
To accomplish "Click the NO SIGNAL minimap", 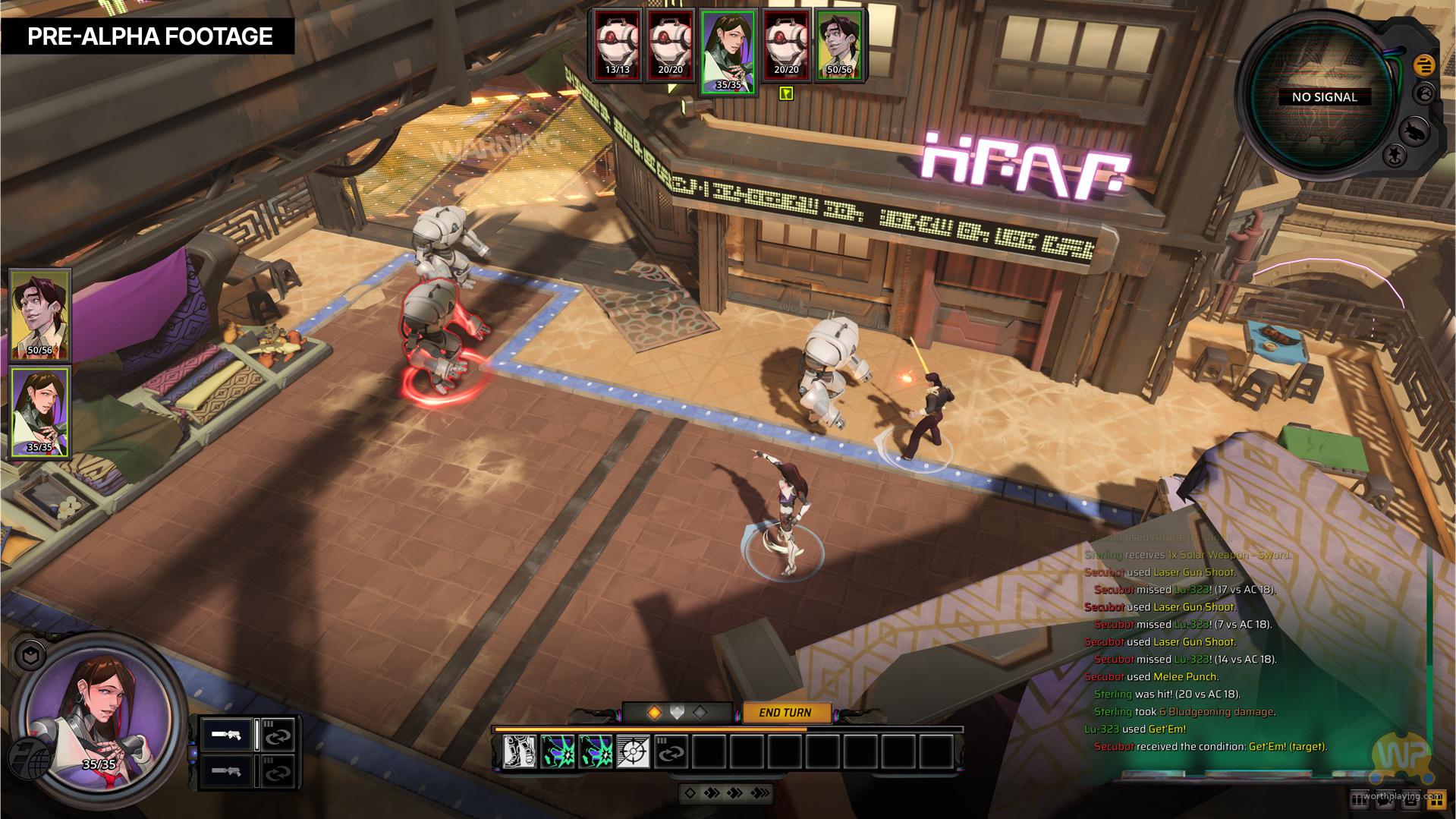I will tap(1323, 97).
